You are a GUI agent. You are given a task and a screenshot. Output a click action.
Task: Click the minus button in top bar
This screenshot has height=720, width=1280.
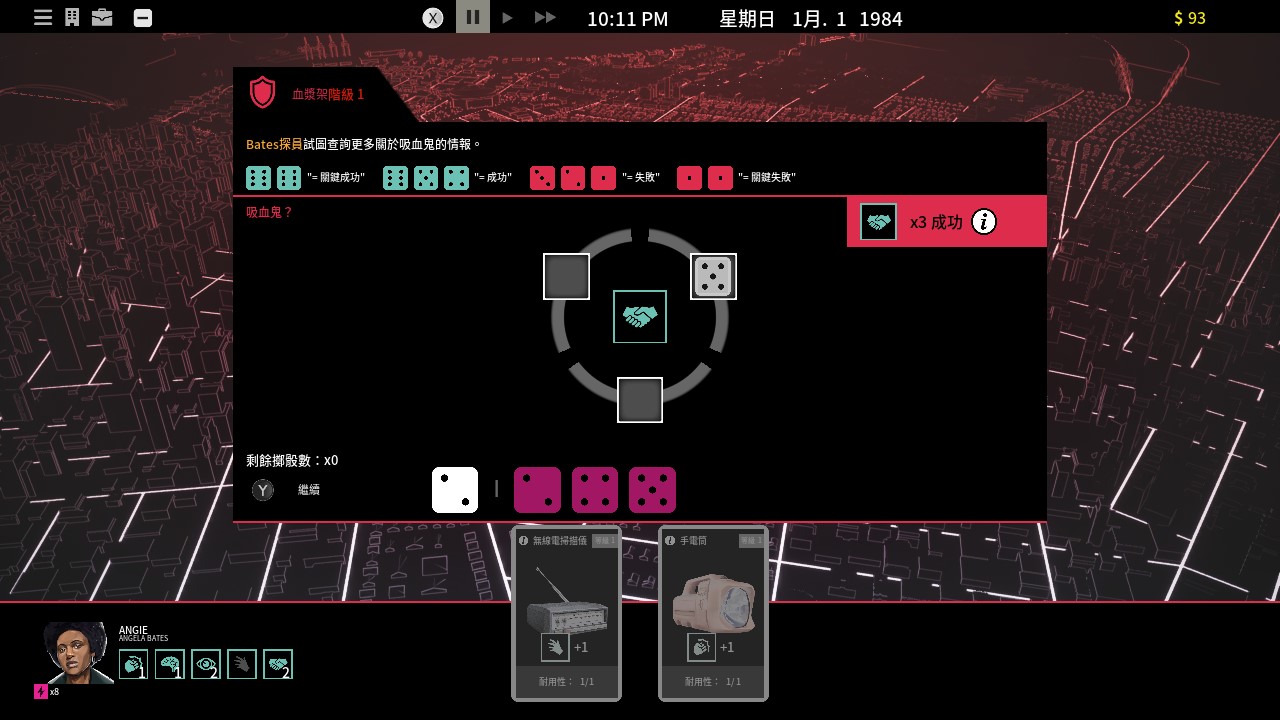143,18
